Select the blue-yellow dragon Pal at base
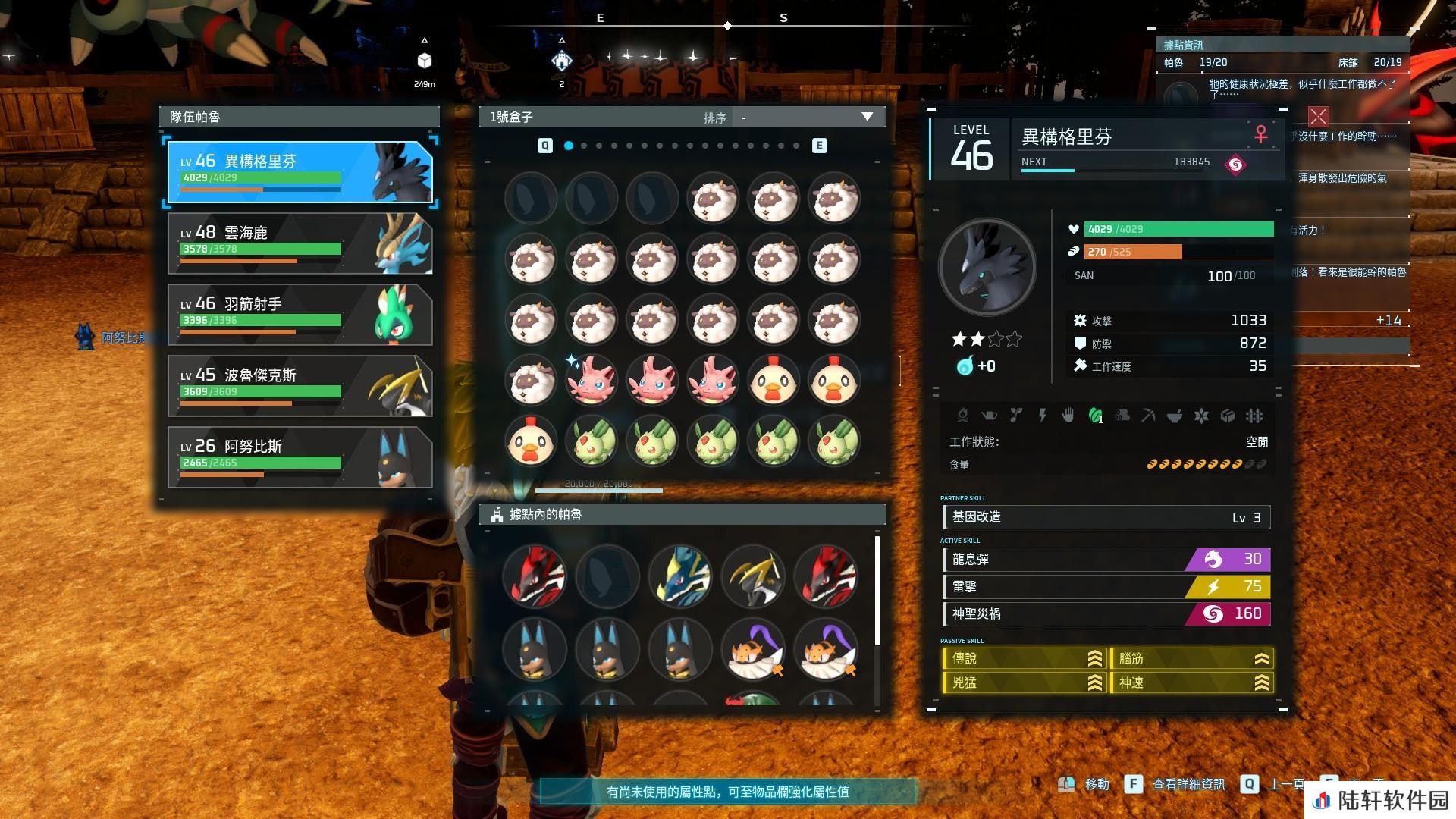The height and width of the screenshot is (819, 1456). pyautogui.click(x=679, y=576)
